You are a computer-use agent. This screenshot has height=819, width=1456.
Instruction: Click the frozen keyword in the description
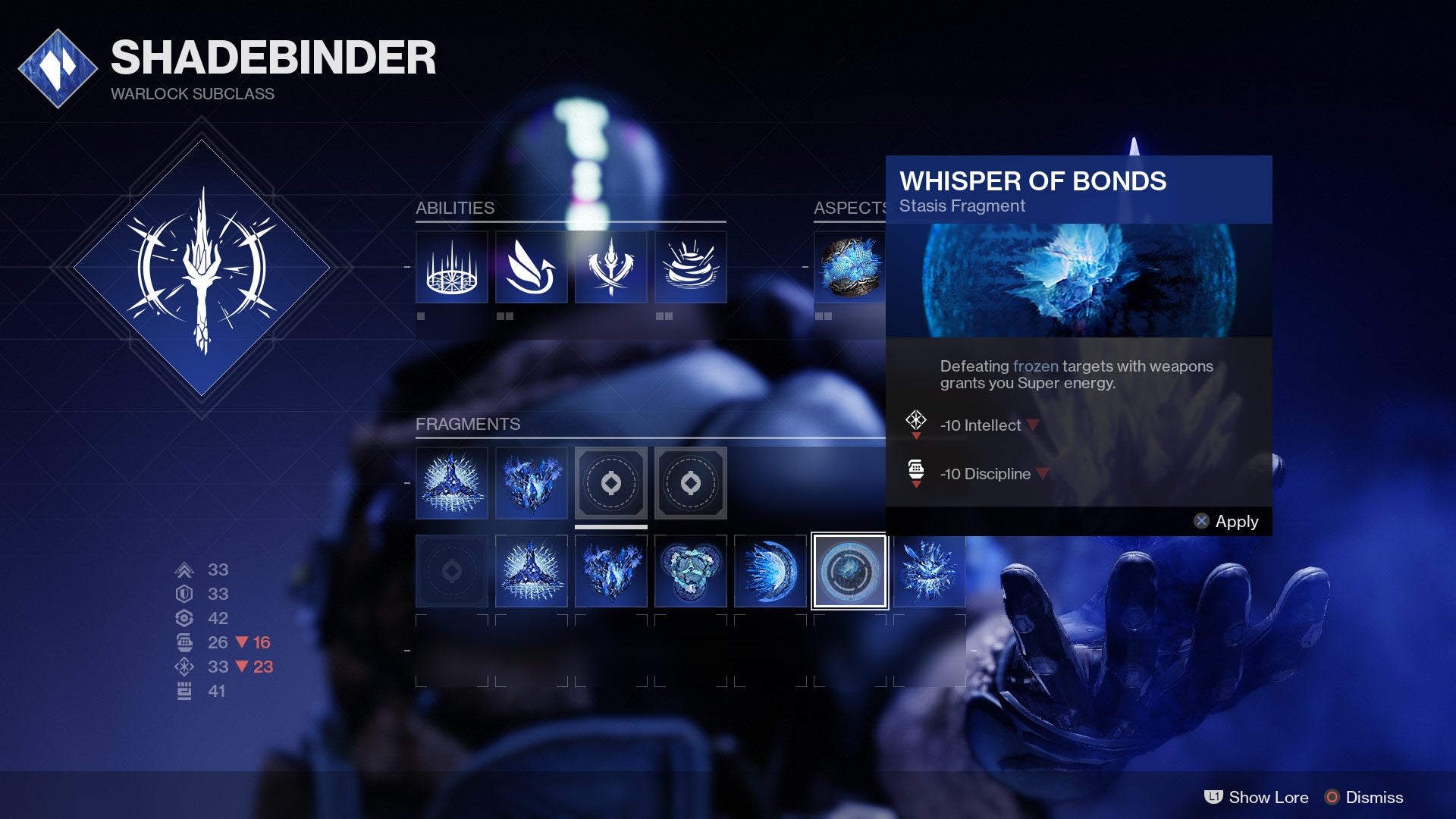1036,366
